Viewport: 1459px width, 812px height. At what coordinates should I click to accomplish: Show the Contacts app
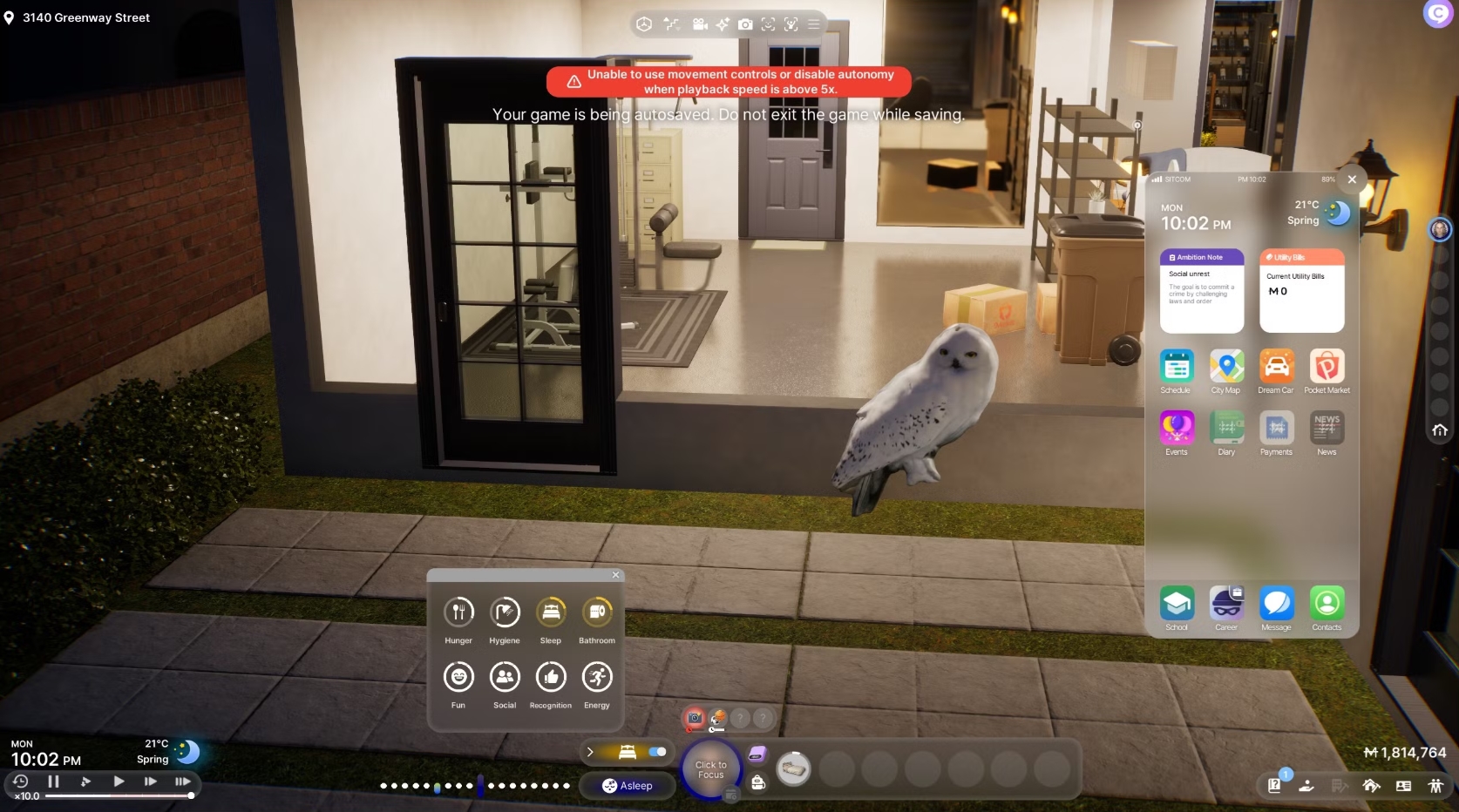1327,603
